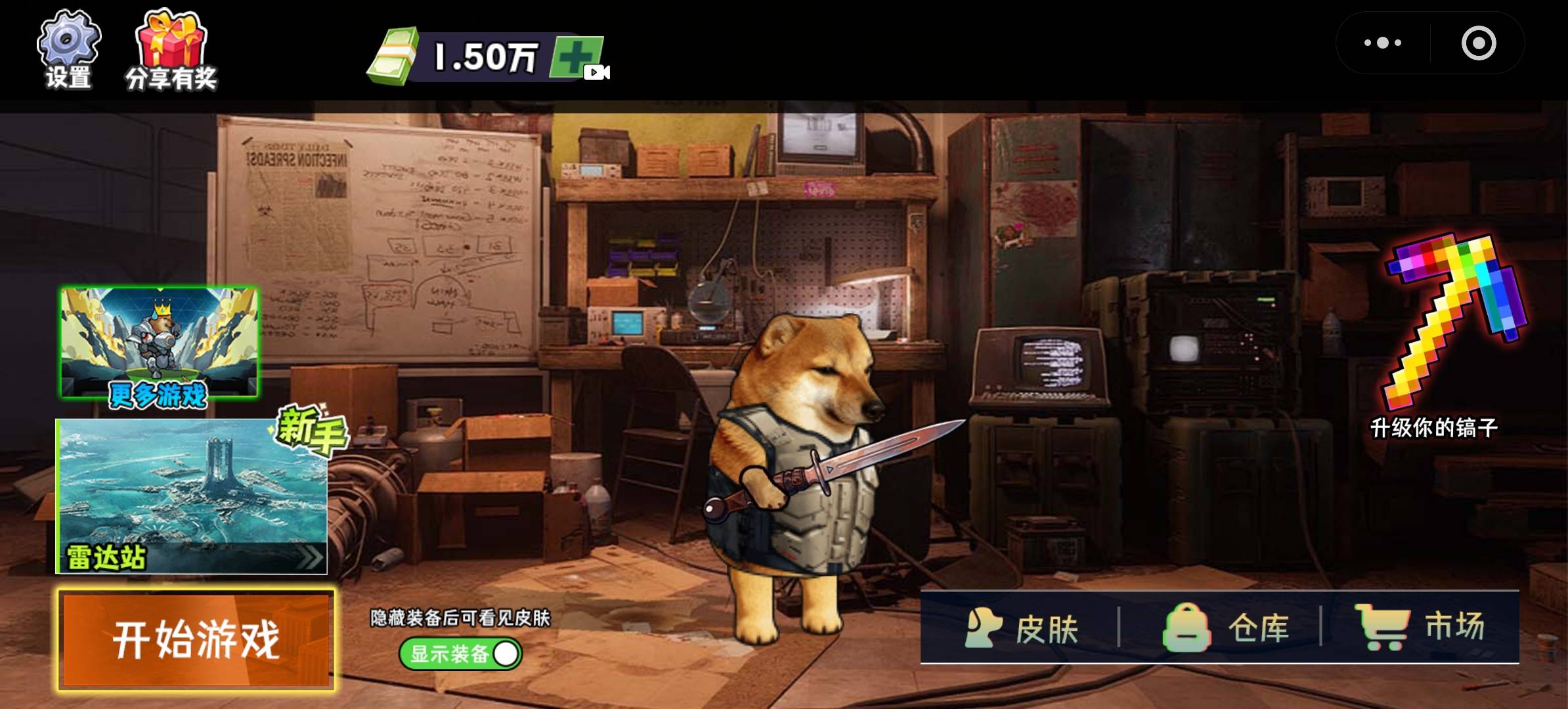1568x709 pixels.
Task: Toggle the 显示装备 equipment display switch
Action: 461,654
